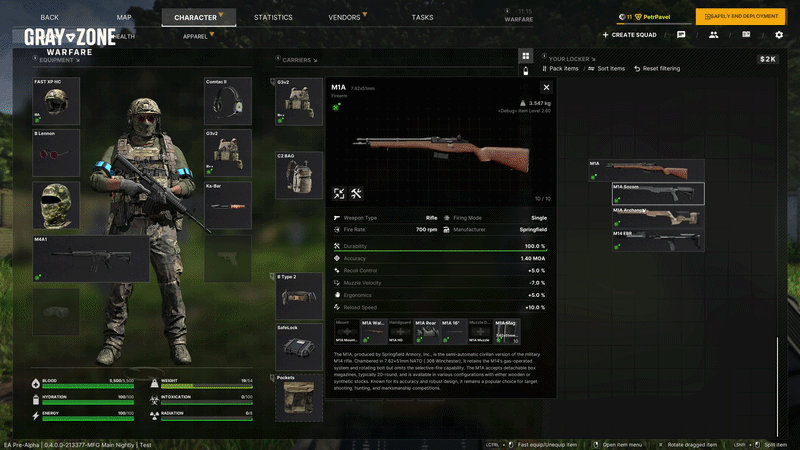The width and height of the screenshot is (800, 450).
Task: Open the Apparel sub-tab
Action: pyautogui.click(x=196, y=36)
